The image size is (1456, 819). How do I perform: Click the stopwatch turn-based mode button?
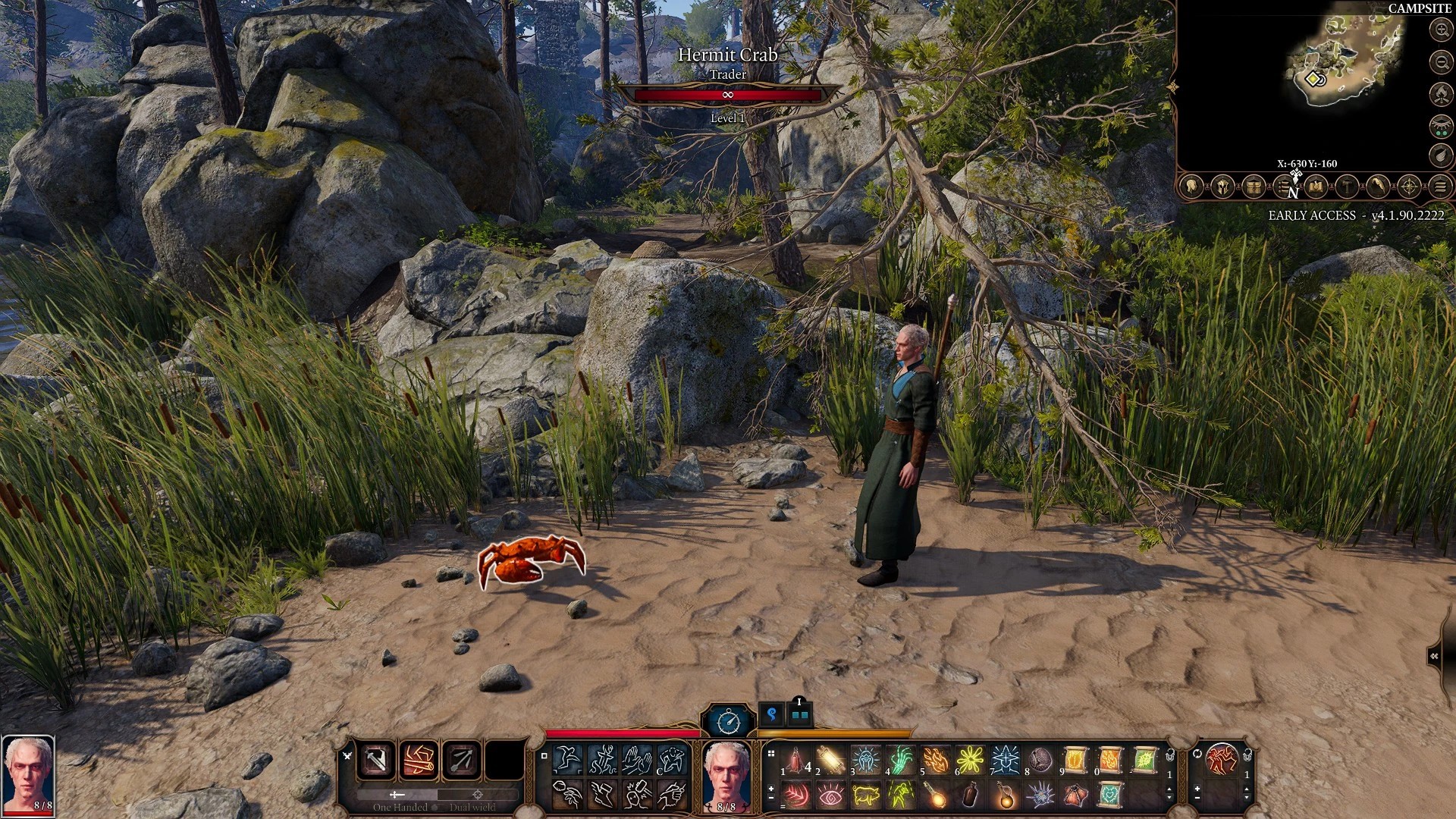tap(729, 720)
